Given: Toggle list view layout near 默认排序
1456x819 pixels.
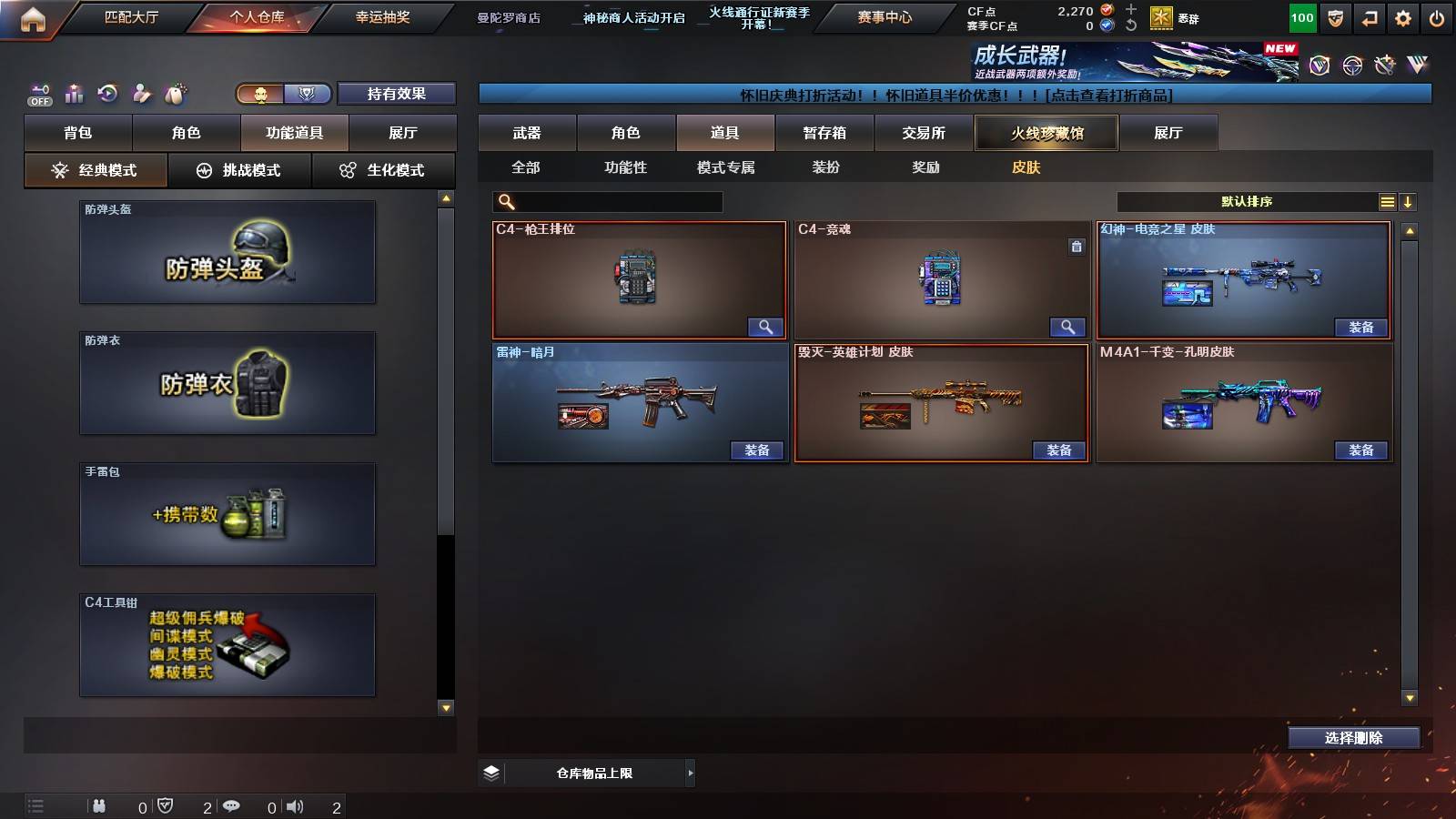Looking at the screenshot, I should [1387, 202].
